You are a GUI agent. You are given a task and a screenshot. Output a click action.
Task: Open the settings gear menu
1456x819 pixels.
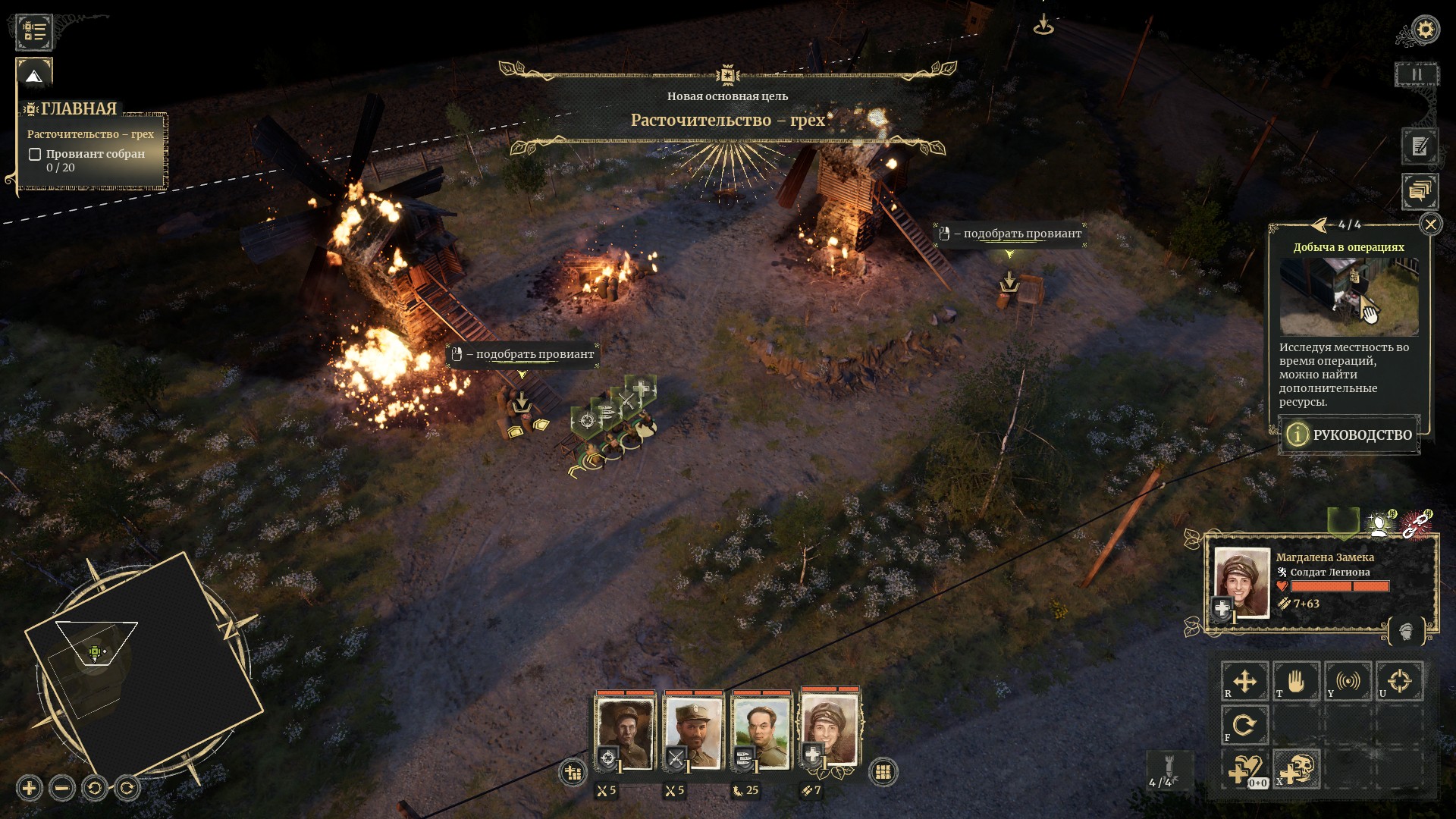(1426, 30)
